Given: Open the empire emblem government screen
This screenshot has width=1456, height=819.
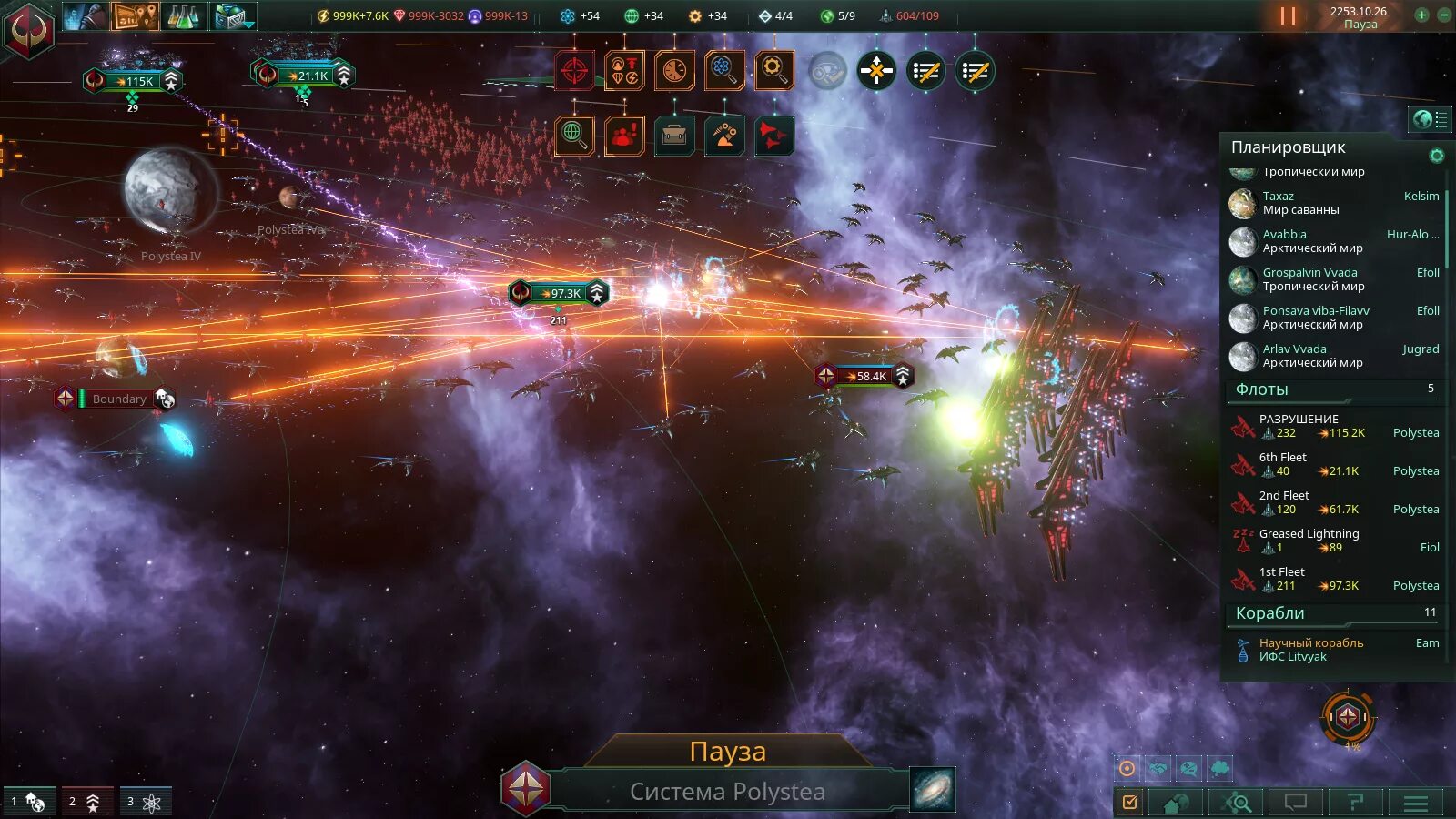Looking at the screenshot, I should [x=28, y=29].
